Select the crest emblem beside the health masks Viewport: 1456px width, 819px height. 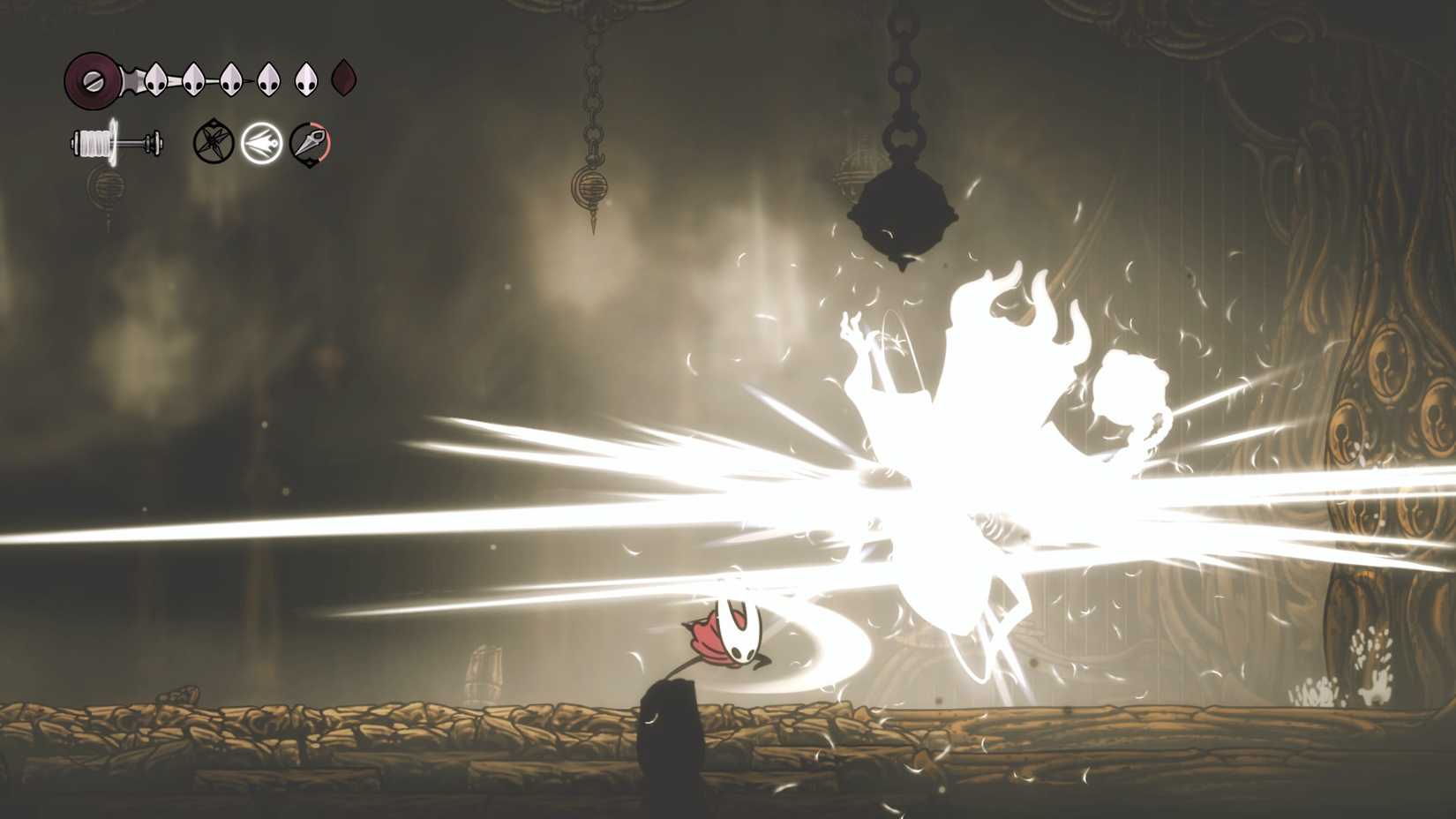91,79
